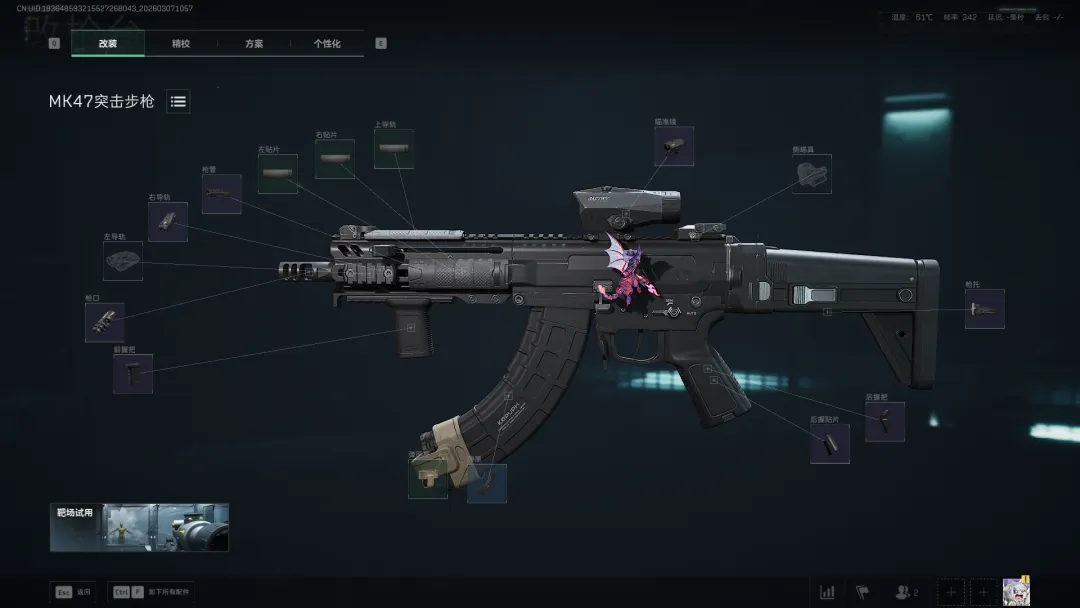Open the friends icon showing 2

point(907,592)
